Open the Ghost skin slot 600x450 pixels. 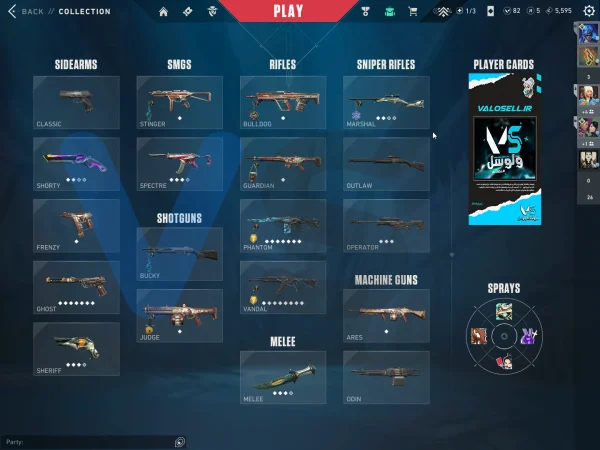[76, 287]
